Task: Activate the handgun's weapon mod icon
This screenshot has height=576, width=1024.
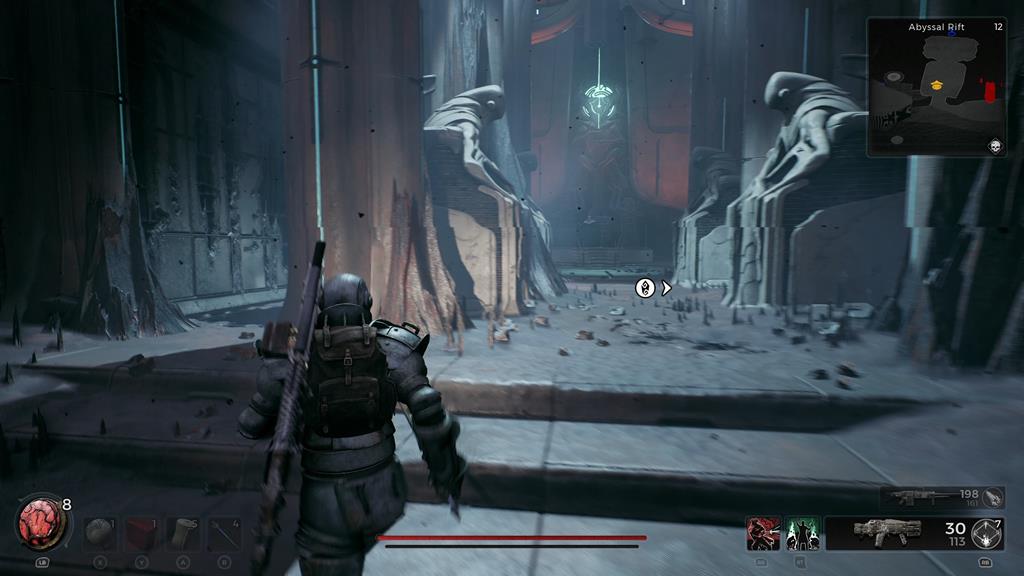Action: (987, 533)
